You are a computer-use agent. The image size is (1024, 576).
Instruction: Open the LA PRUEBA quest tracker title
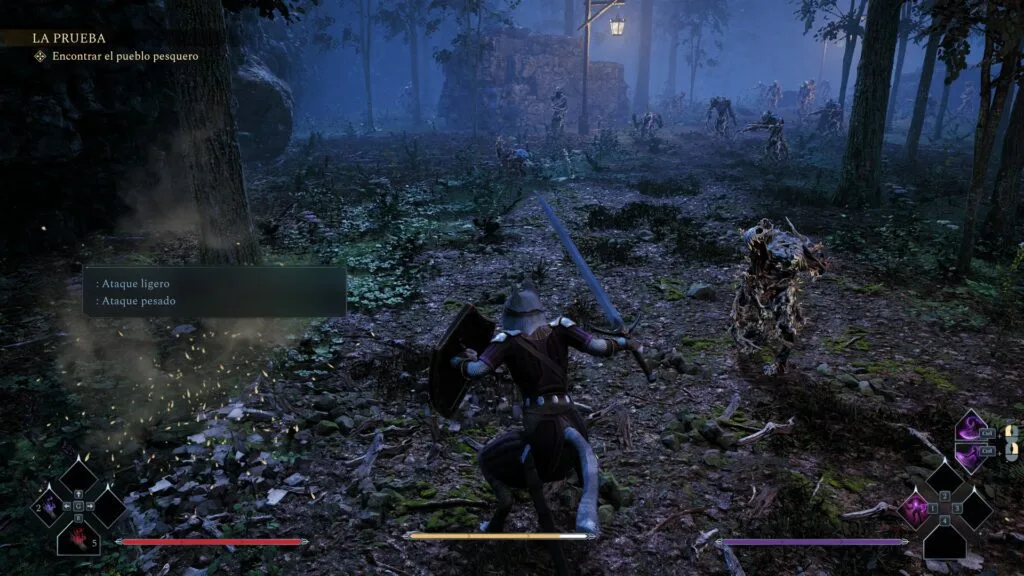pos(55,37)
